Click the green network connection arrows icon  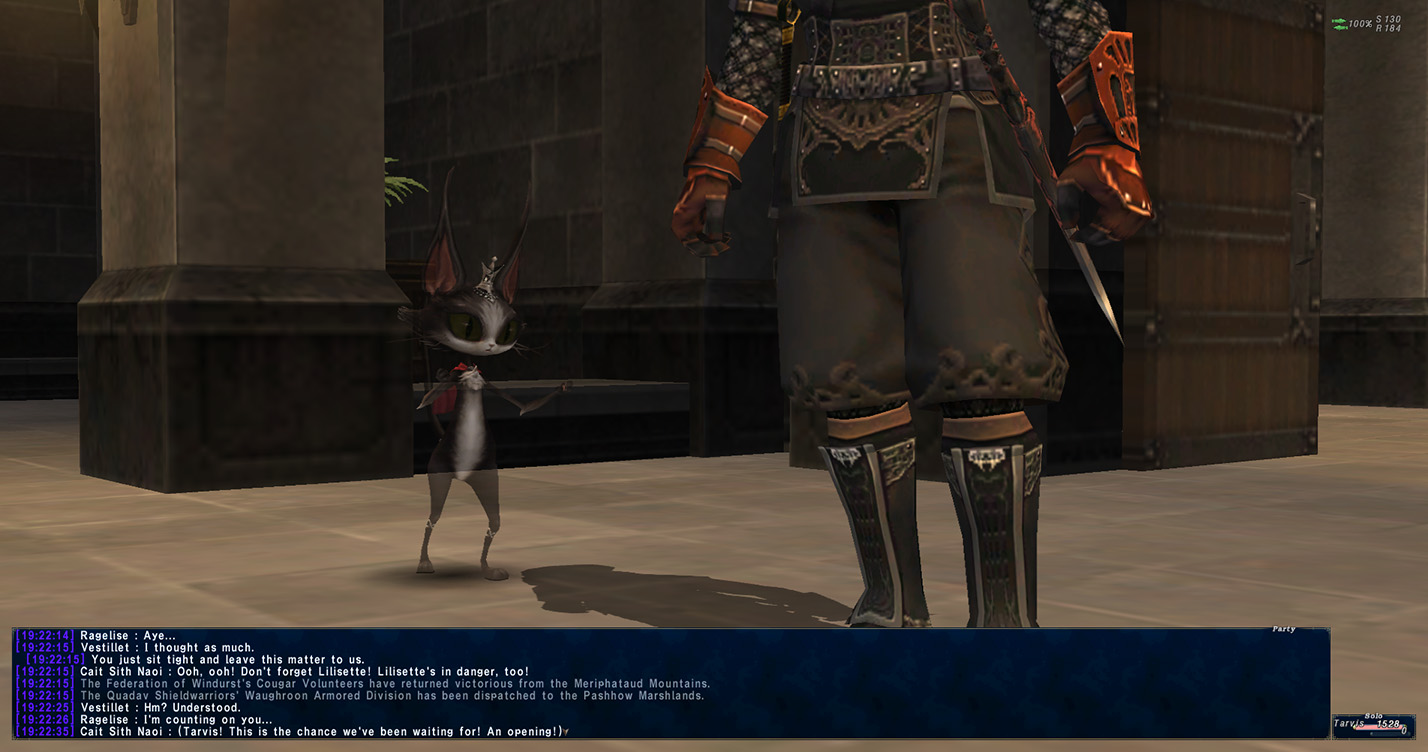click(1339, 23)
